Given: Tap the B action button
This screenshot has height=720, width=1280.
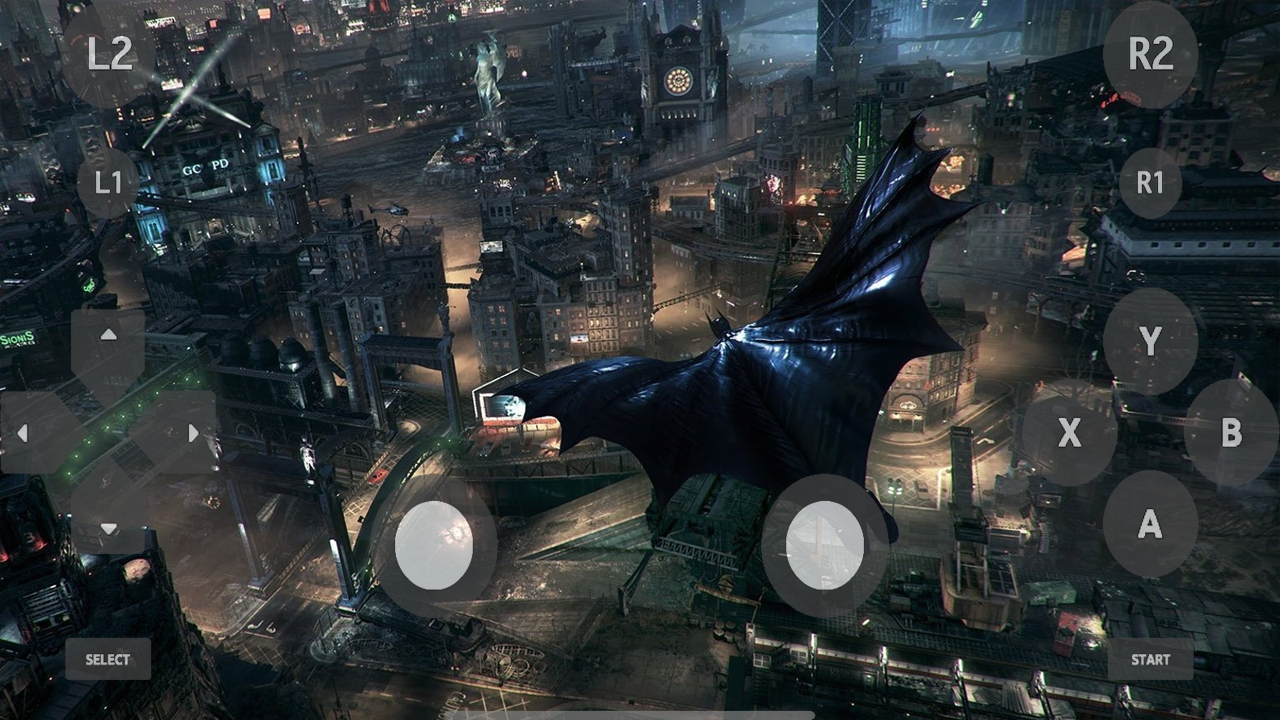Looking at the screenshot, I should point(1231,435).
